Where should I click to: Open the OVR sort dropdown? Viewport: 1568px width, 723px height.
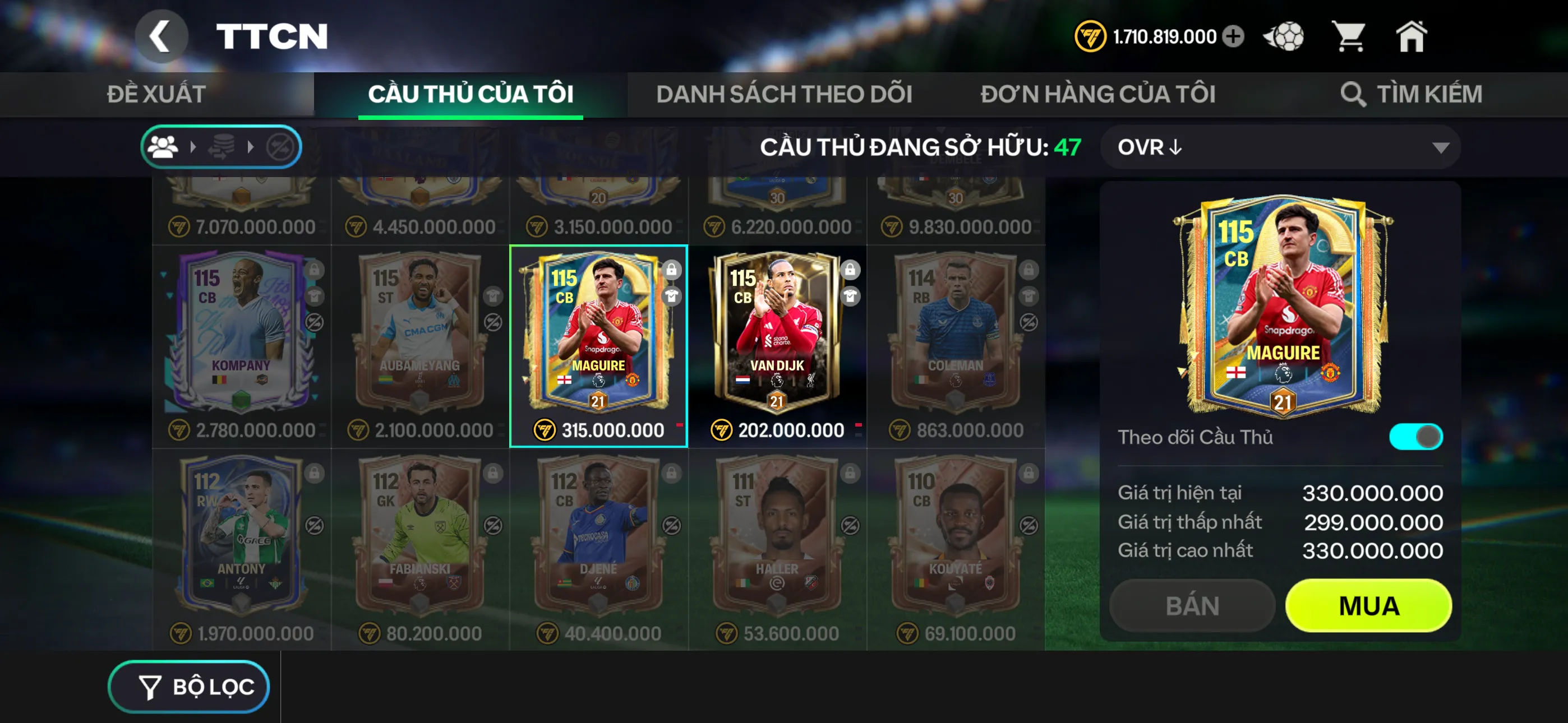1278,147
